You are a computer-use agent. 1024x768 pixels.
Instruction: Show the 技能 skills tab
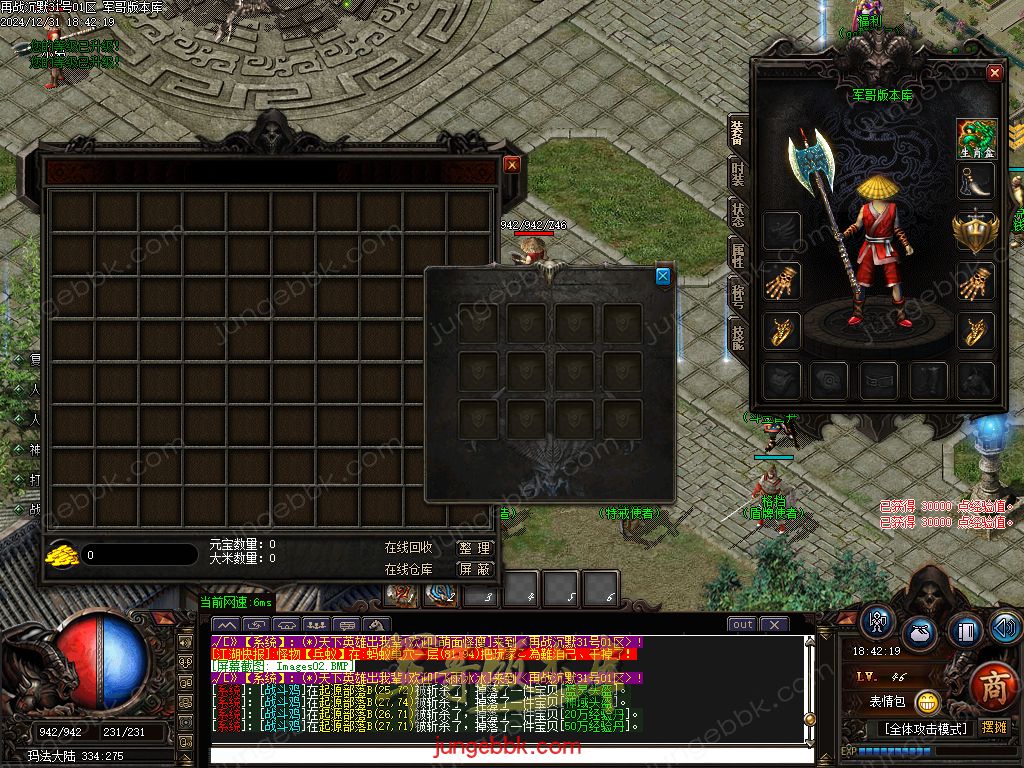point(738,336)
